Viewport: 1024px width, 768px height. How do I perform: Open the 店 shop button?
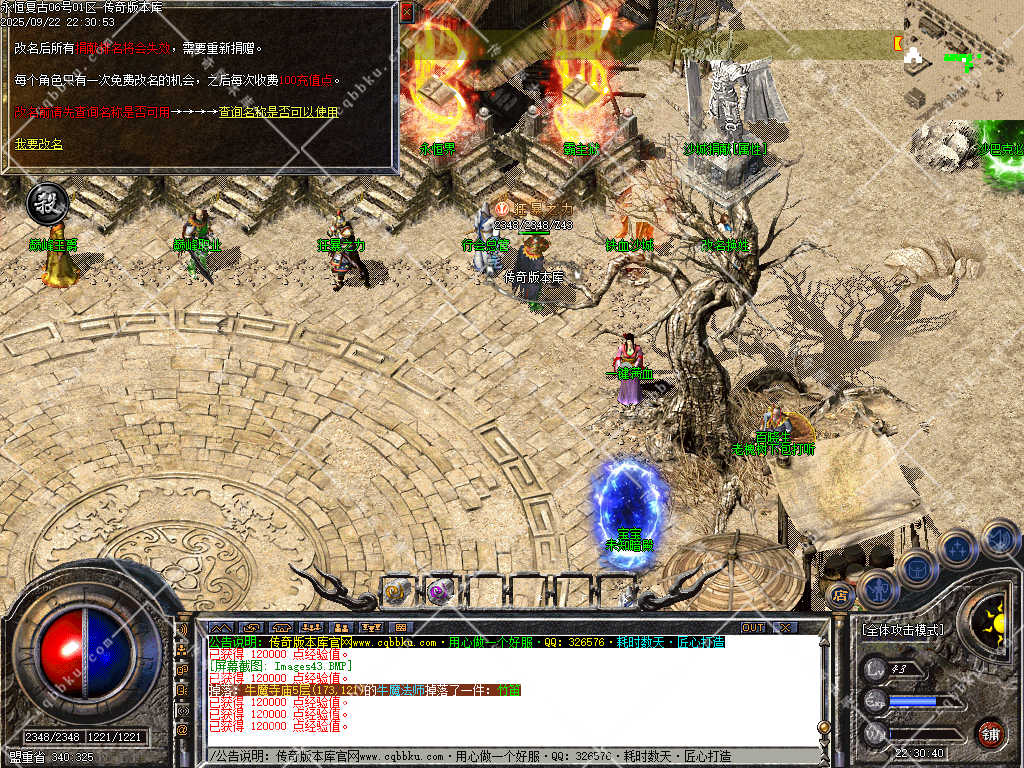[x=840, y=597]
